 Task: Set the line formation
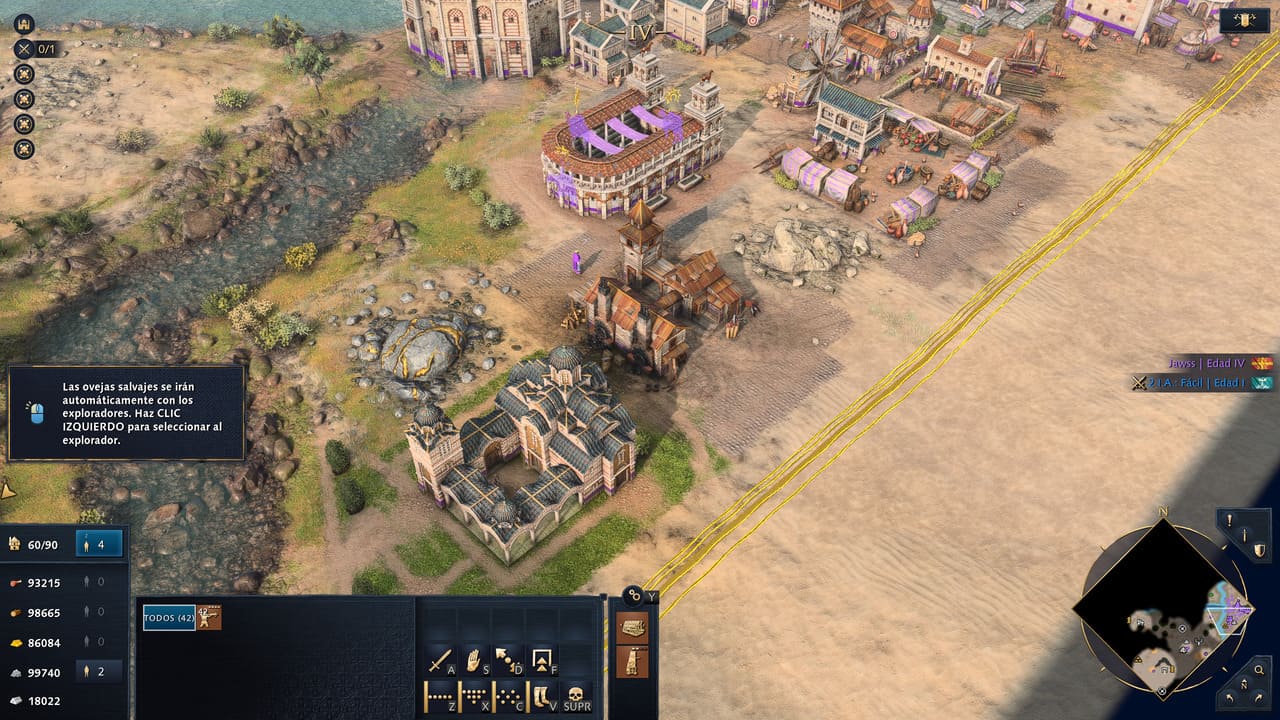[x=441, y=694]
